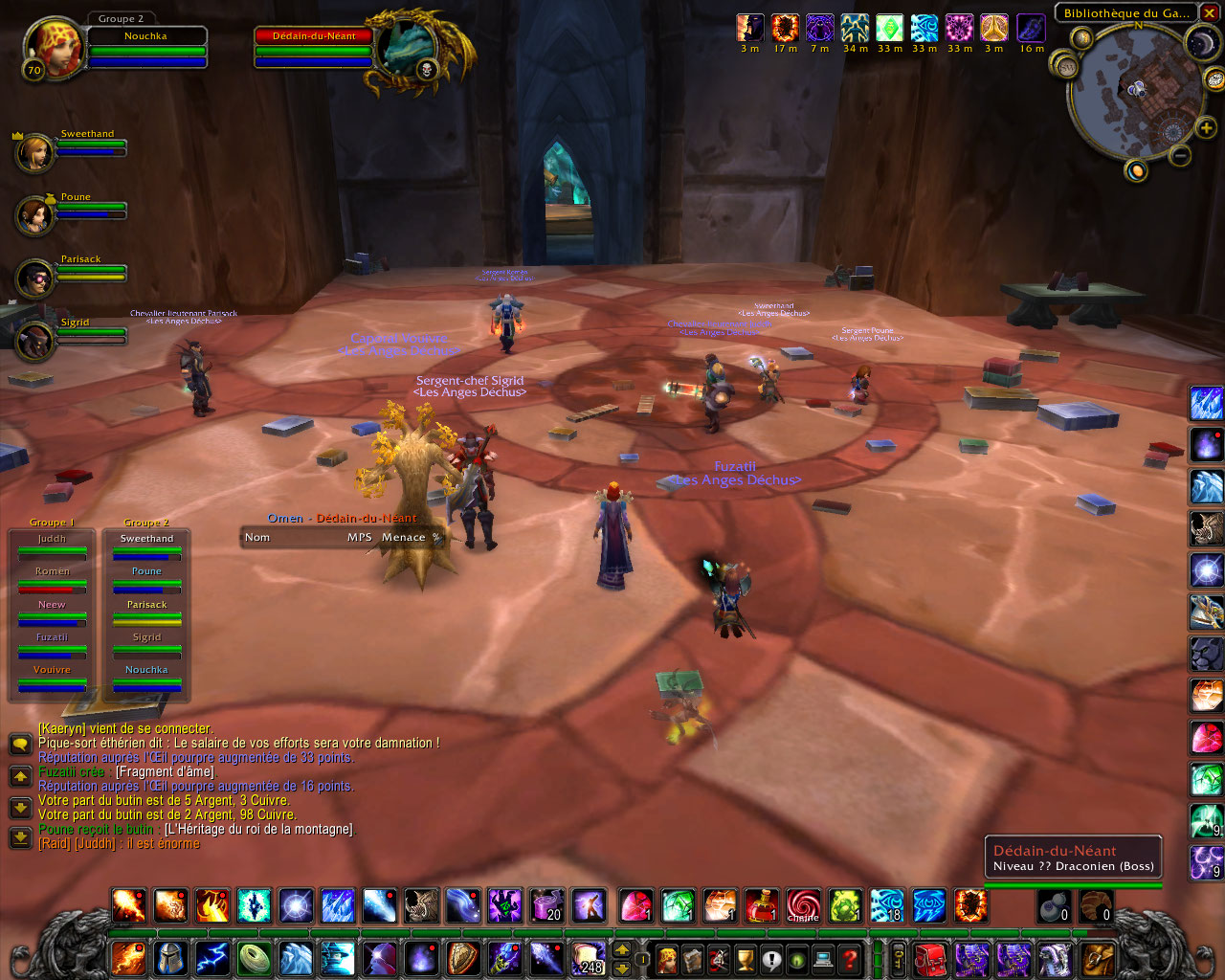This screenshot has height=980, width=1225.
Task: Open the red backpack in the bag bar
Action: (x=930, y=958)
